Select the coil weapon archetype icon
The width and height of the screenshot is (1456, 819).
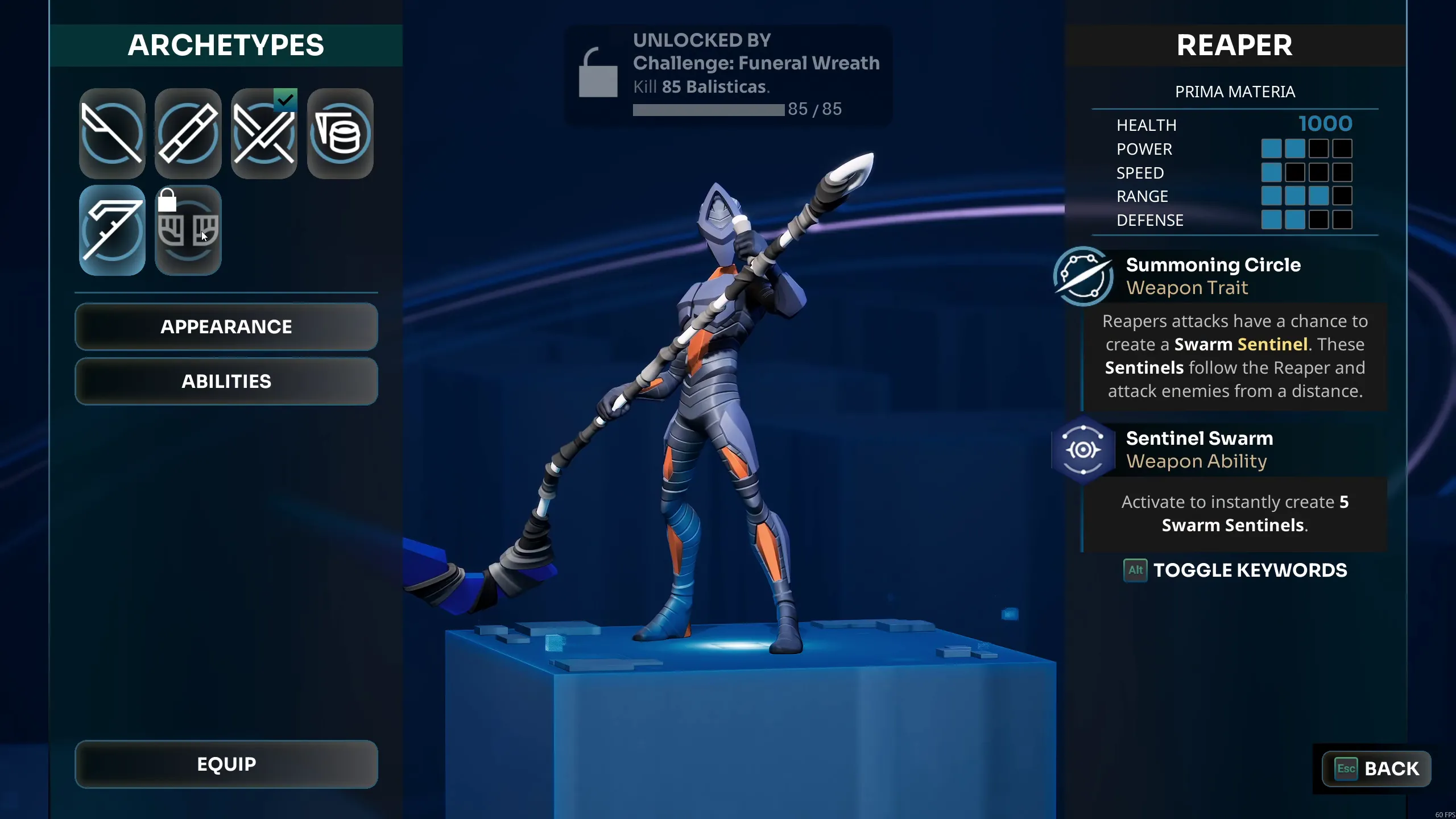(x=340, y=134)
